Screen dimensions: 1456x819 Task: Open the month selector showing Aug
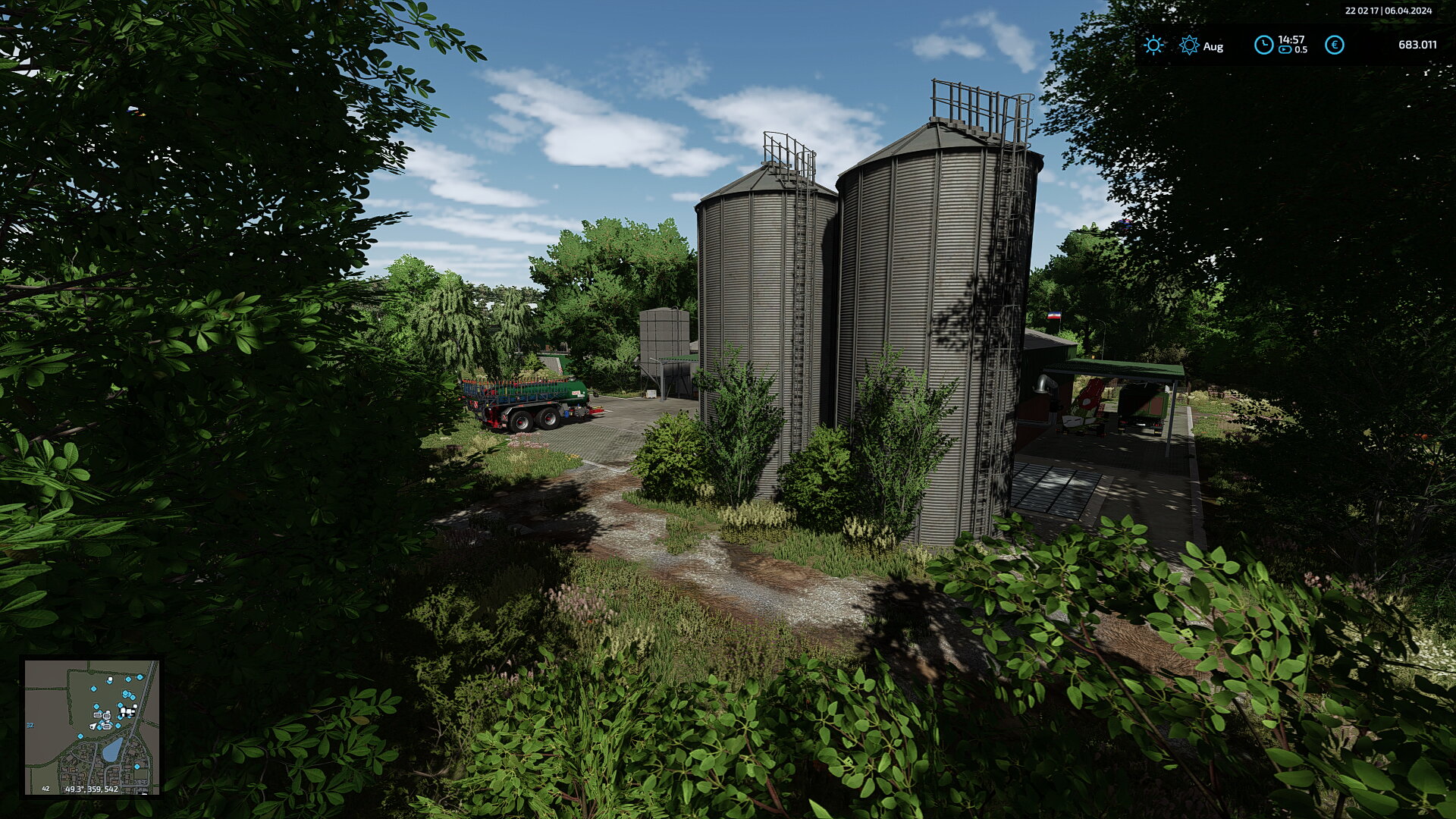[x=1213, y=48]
